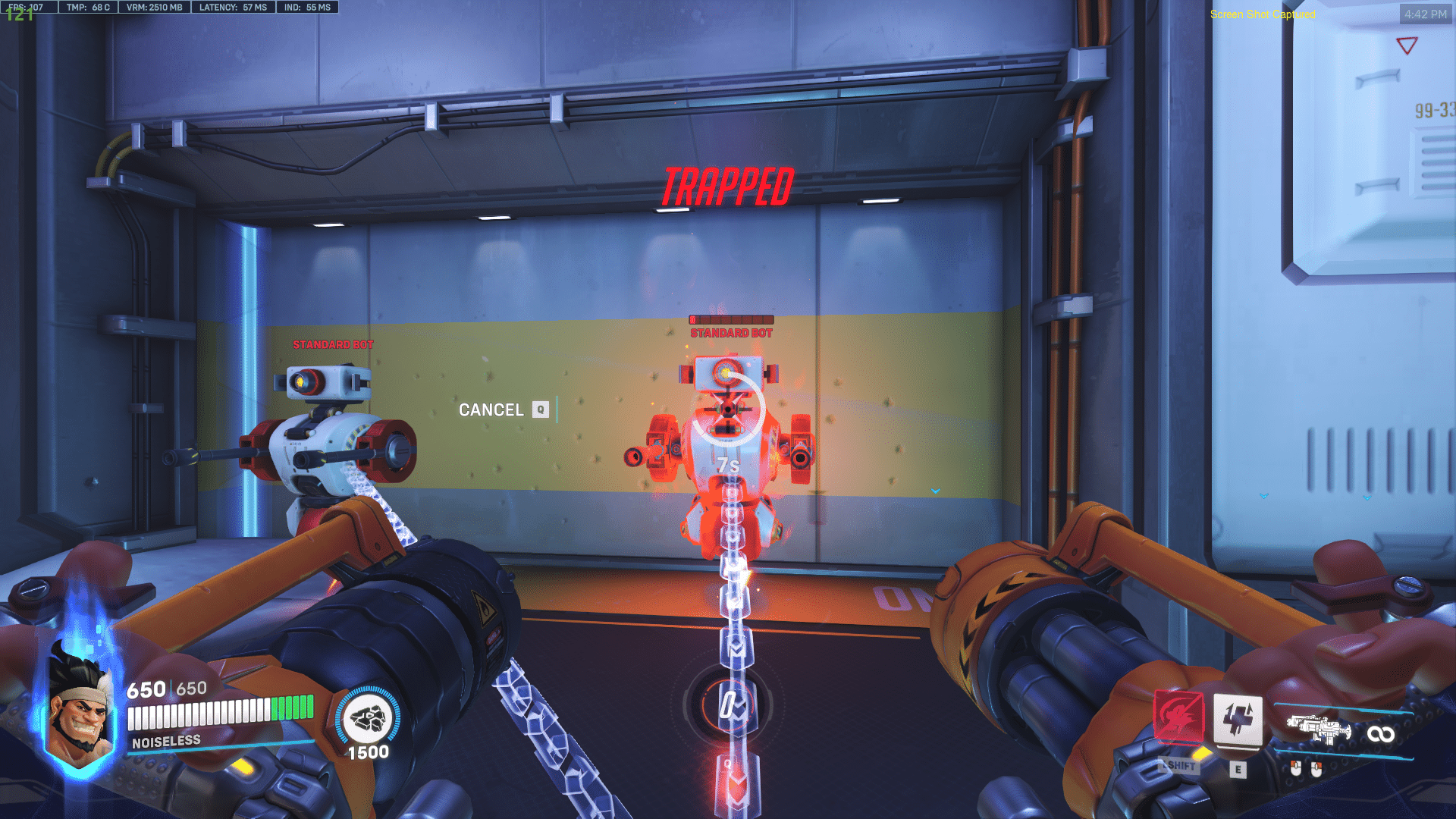The width and height of the screenshot is (1456, 819).
Task: Click the red STANDARD BOT nameplate
Action: point(730,333)
